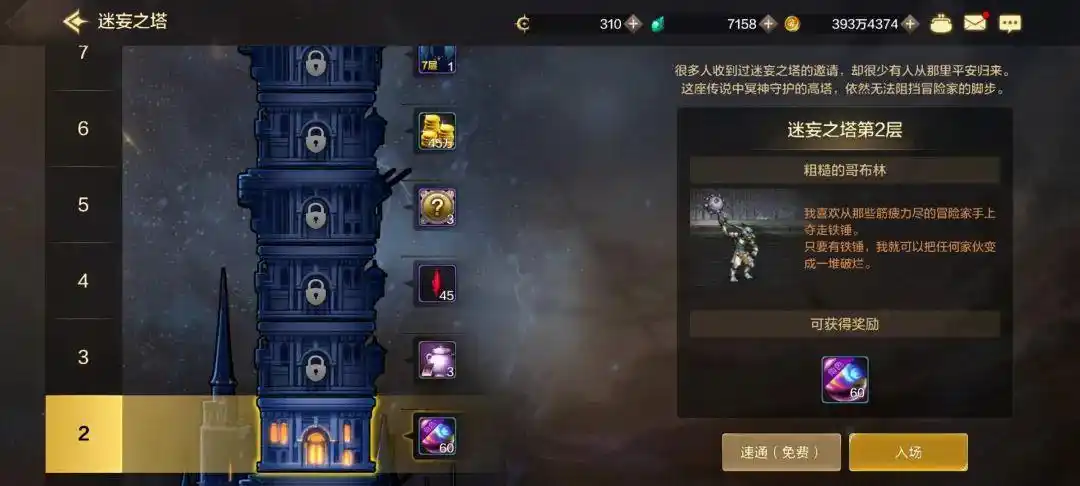The height and width of the screenshot is (486, 1080).
Task: Inspect the question mark mystery reward
Action: (437, 207)
